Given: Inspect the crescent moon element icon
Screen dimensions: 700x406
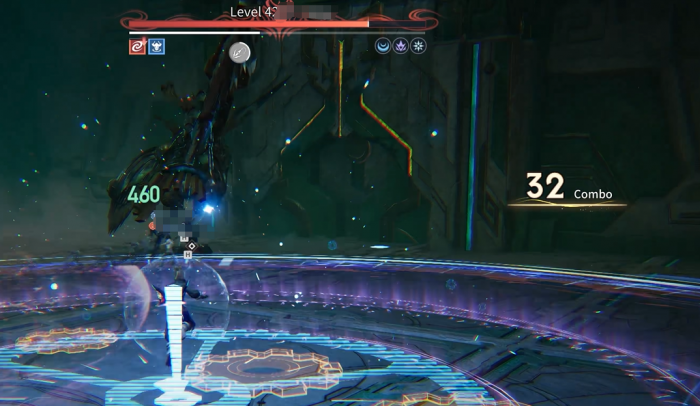Looking at the screenshot, I should [383, 46].
